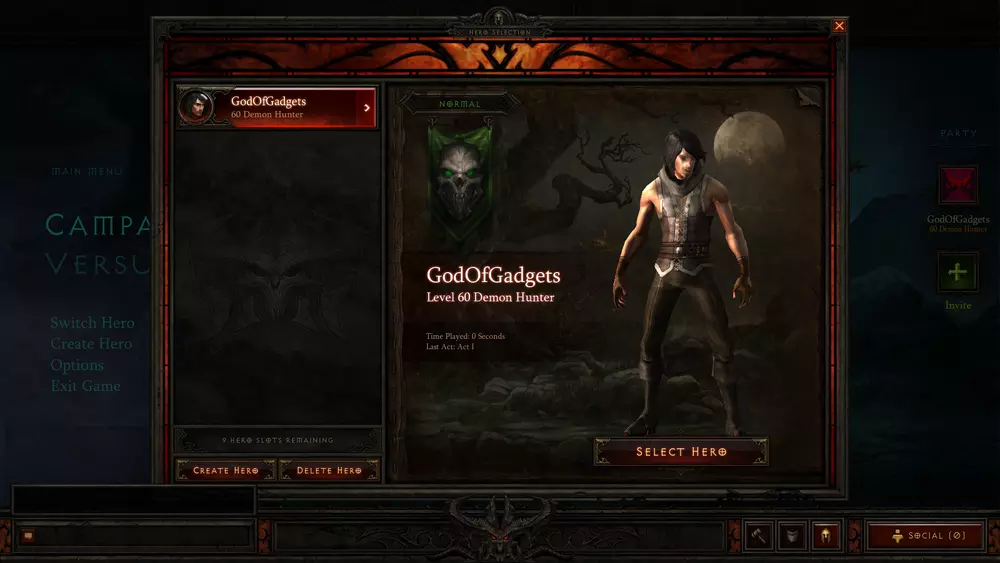
Task: Choose Switch Hero from main menu
Action: [x=92, y=323]
